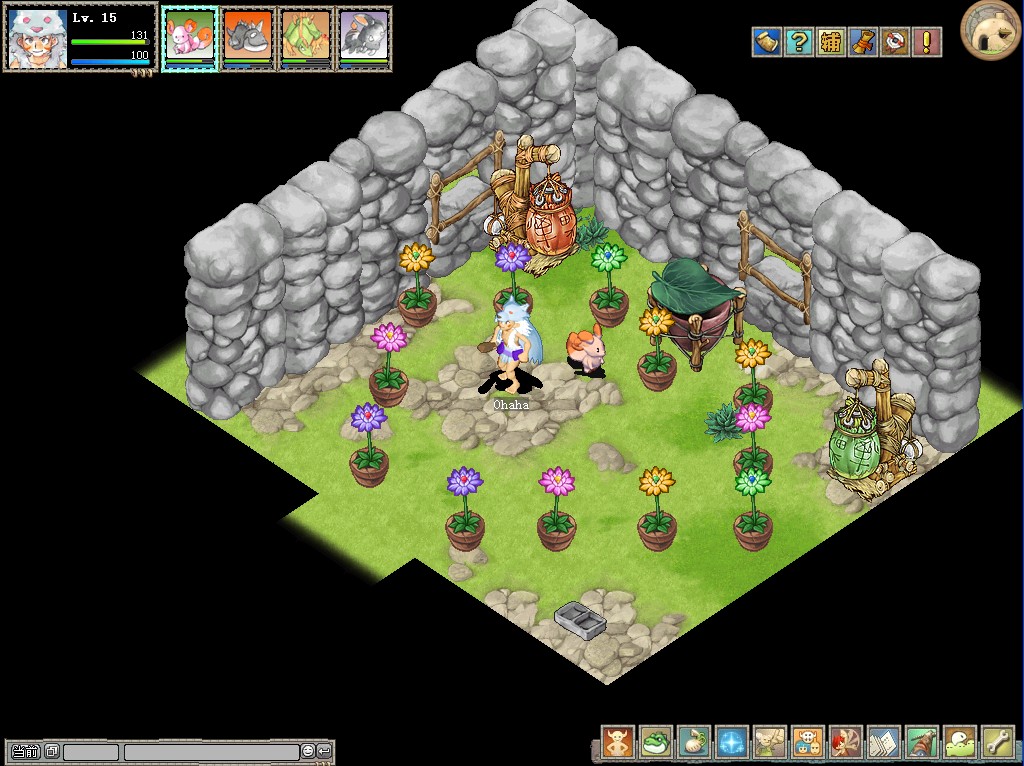Open the three faces team menu
The image size is (1024, 766).
click(808, 742)
